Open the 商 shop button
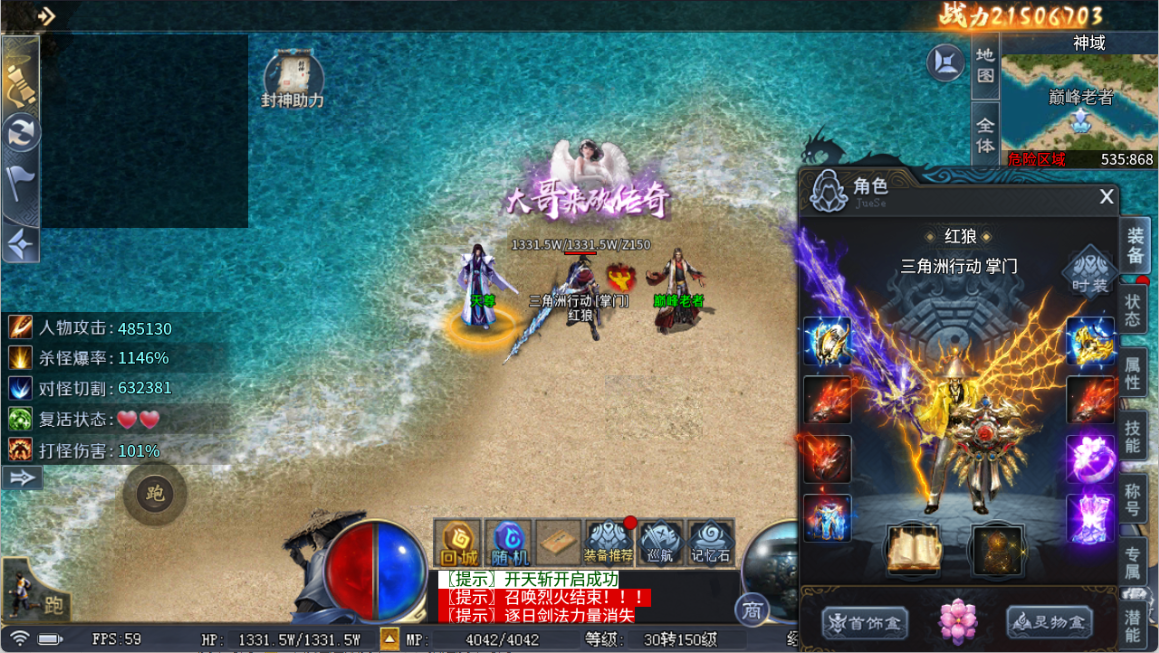The height and width of the screenshot is (653, 1159). [752, 610]
